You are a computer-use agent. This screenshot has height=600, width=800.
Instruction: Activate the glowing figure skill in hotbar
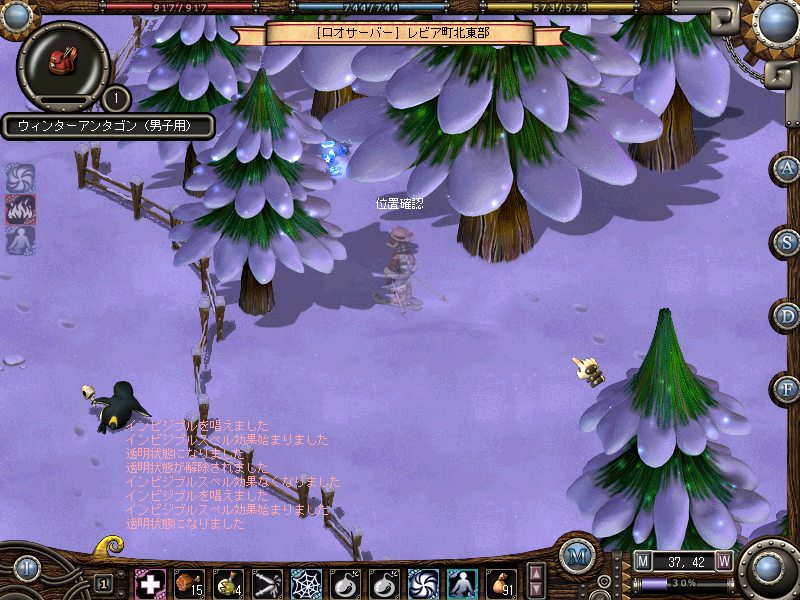(x=462, y=583)
